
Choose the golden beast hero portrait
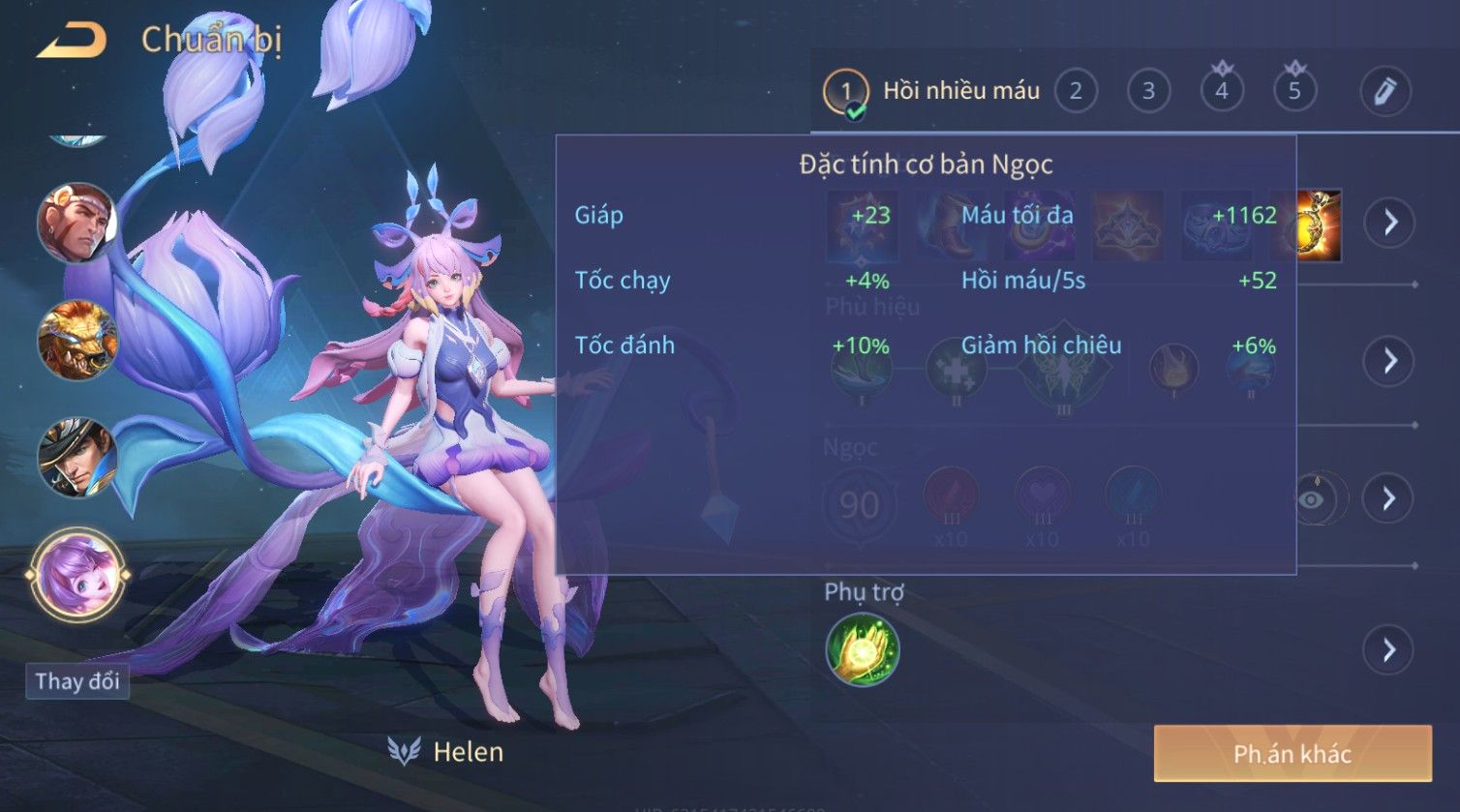(76, 341)
